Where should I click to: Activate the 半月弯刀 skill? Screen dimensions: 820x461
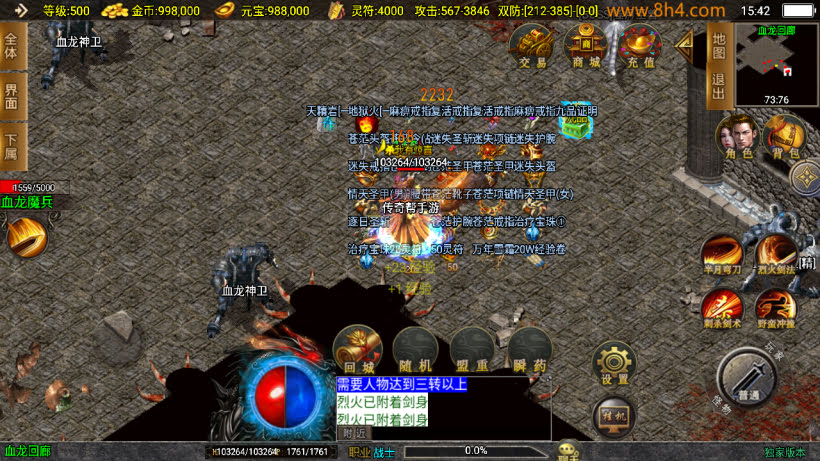tap(721, 255)
